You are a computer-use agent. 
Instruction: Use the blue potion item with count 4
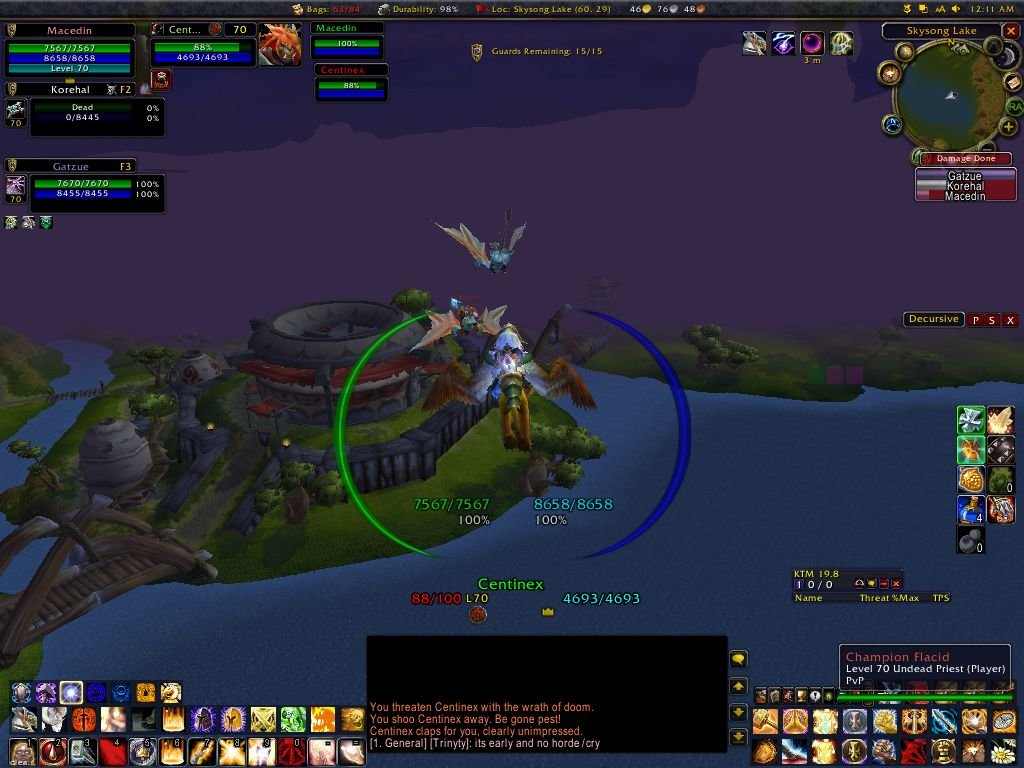click(x=970, y=511)
